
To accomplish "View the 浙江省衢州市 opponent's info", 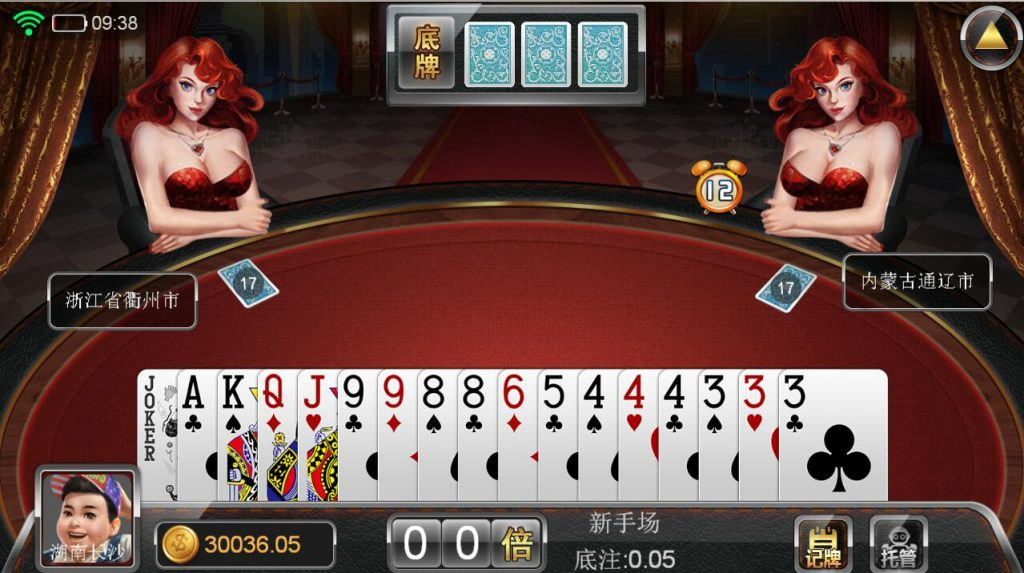I will (122, 300).
